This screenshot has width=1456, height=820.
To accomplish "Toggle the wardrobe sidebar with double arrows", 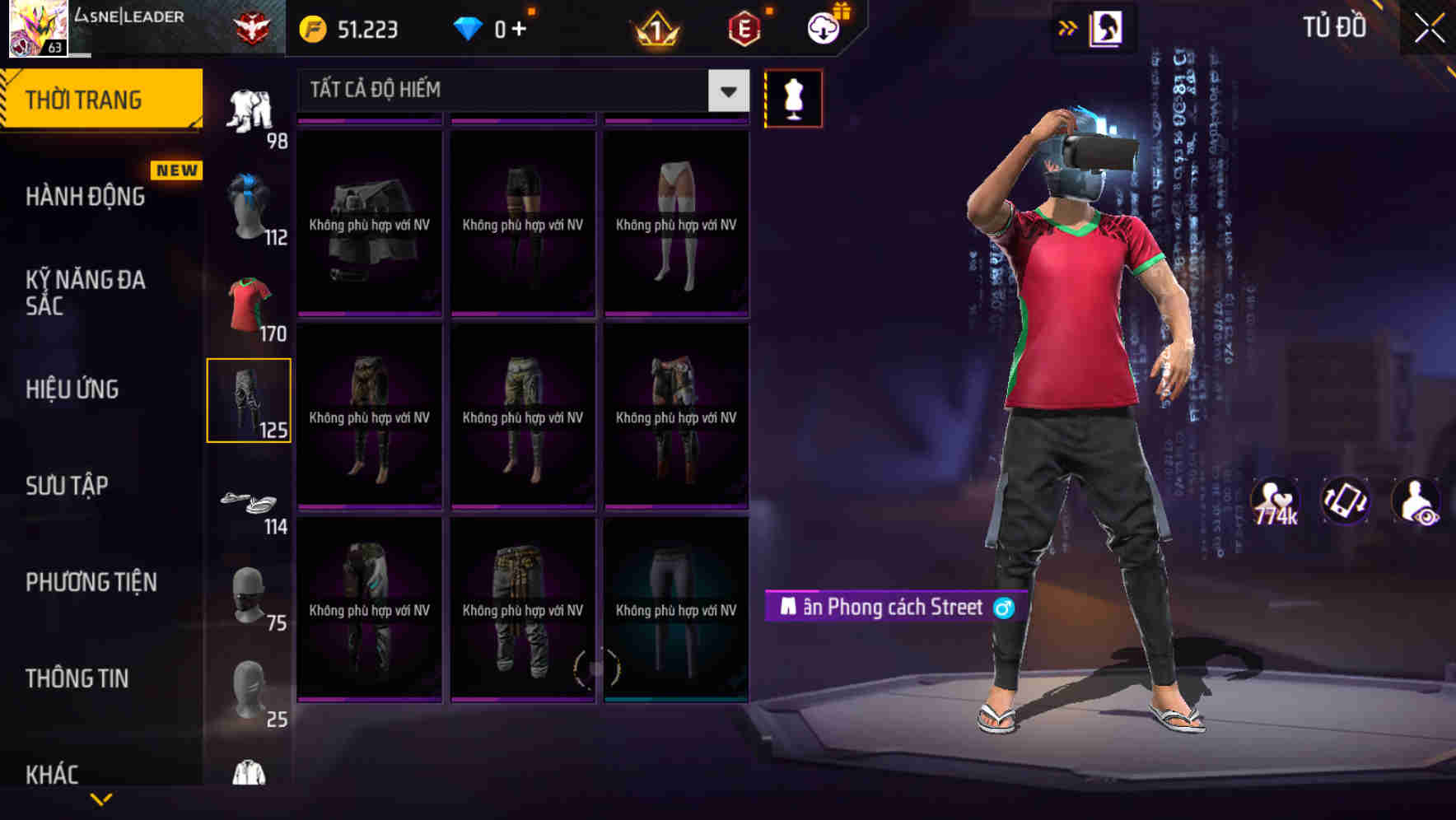I will pos(1068,26).
